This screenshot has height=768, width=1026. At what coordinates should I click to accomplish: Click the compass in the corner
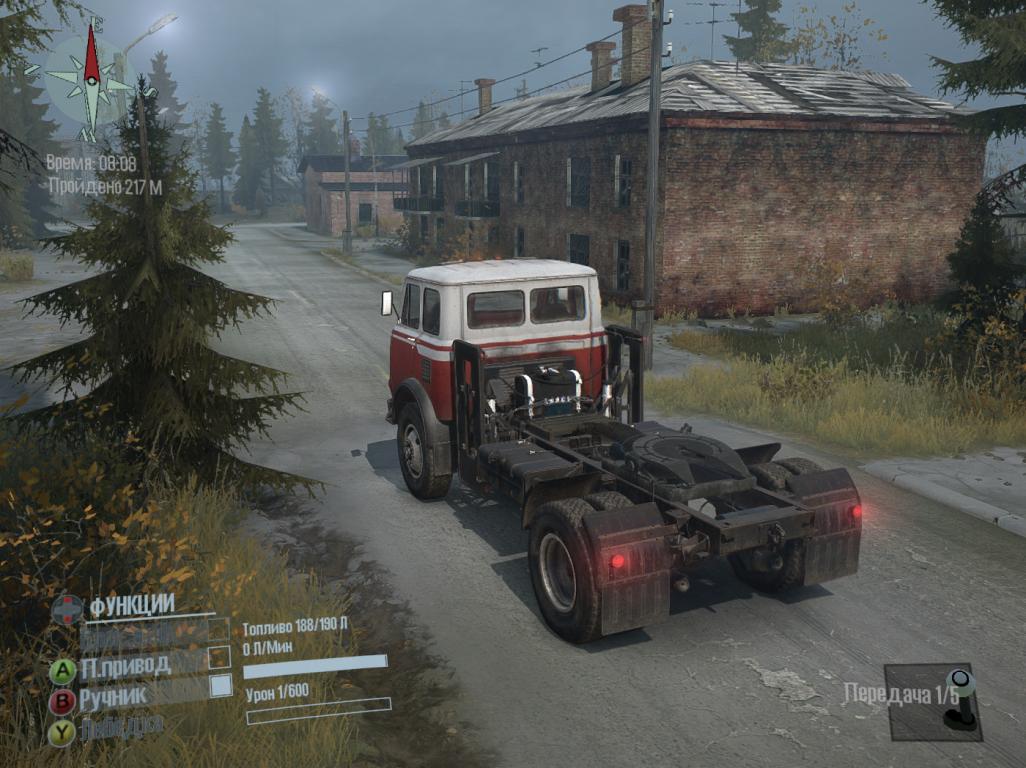click(91, 77)
